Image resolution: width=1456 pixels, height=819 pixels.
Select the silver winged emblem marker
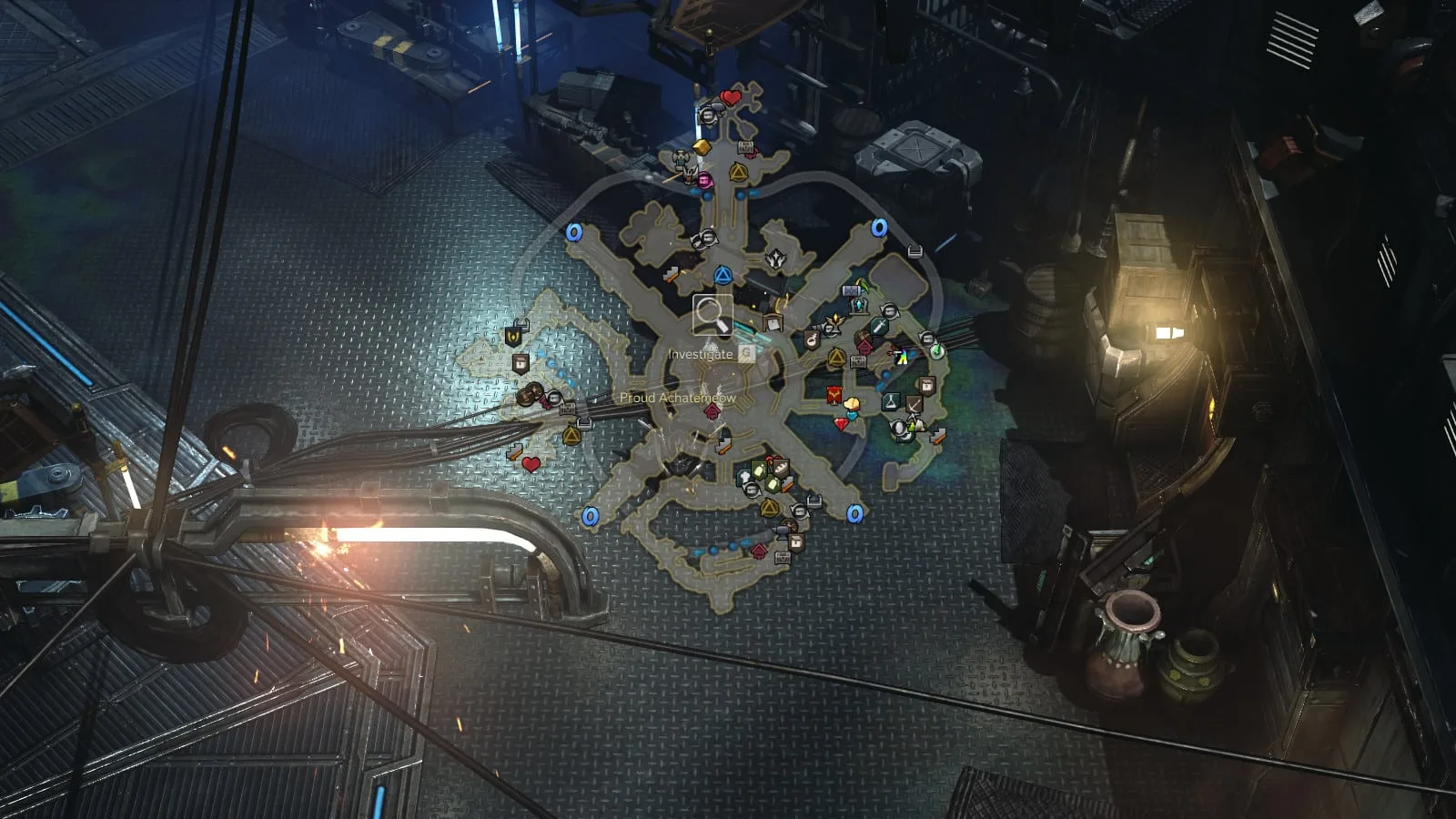pyautogui.click(x=775, y=259)
